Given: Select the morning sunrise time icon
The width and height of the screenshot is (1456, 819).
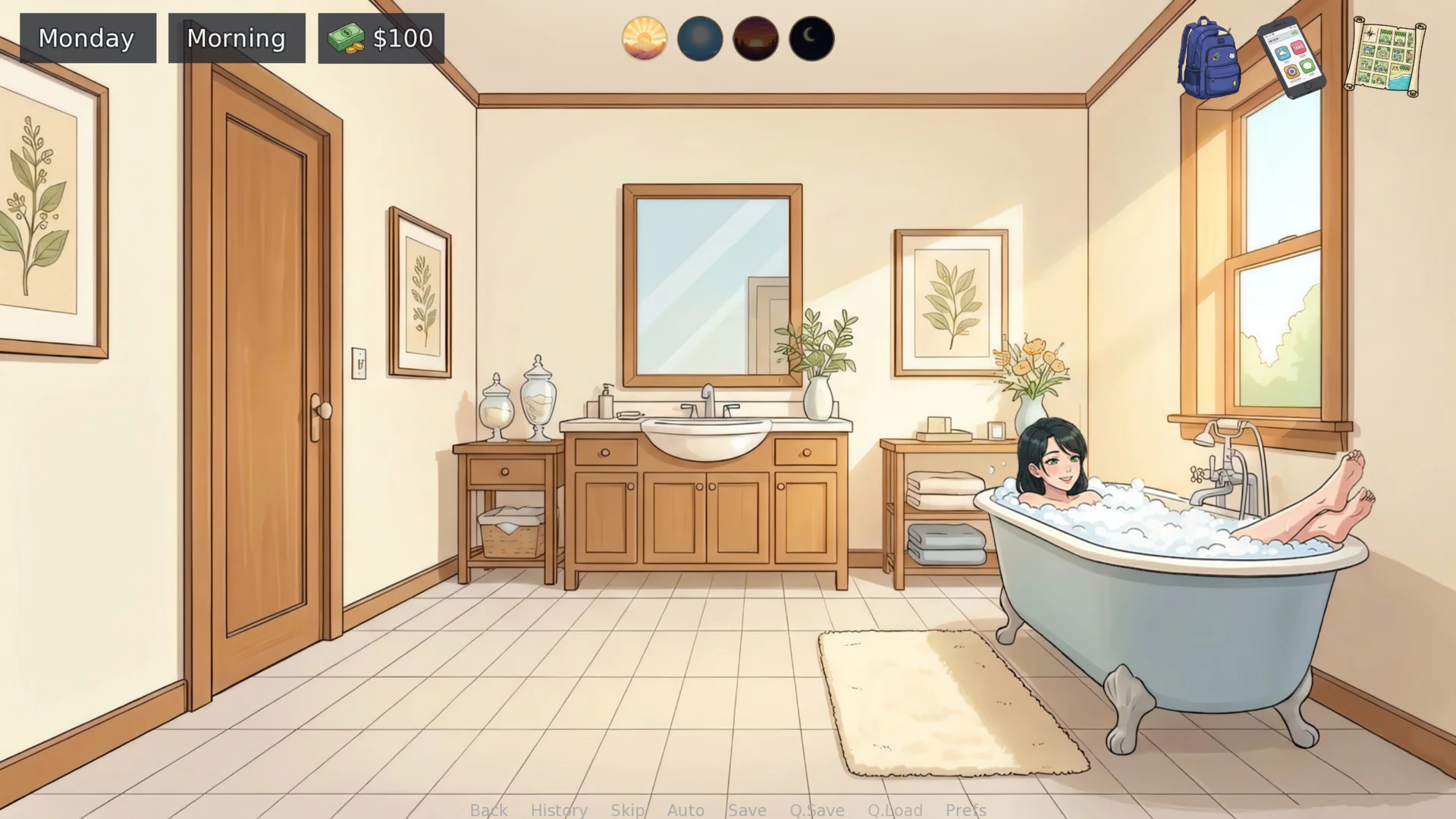Looking at the screenshot, I should click(x=644, y=39).
